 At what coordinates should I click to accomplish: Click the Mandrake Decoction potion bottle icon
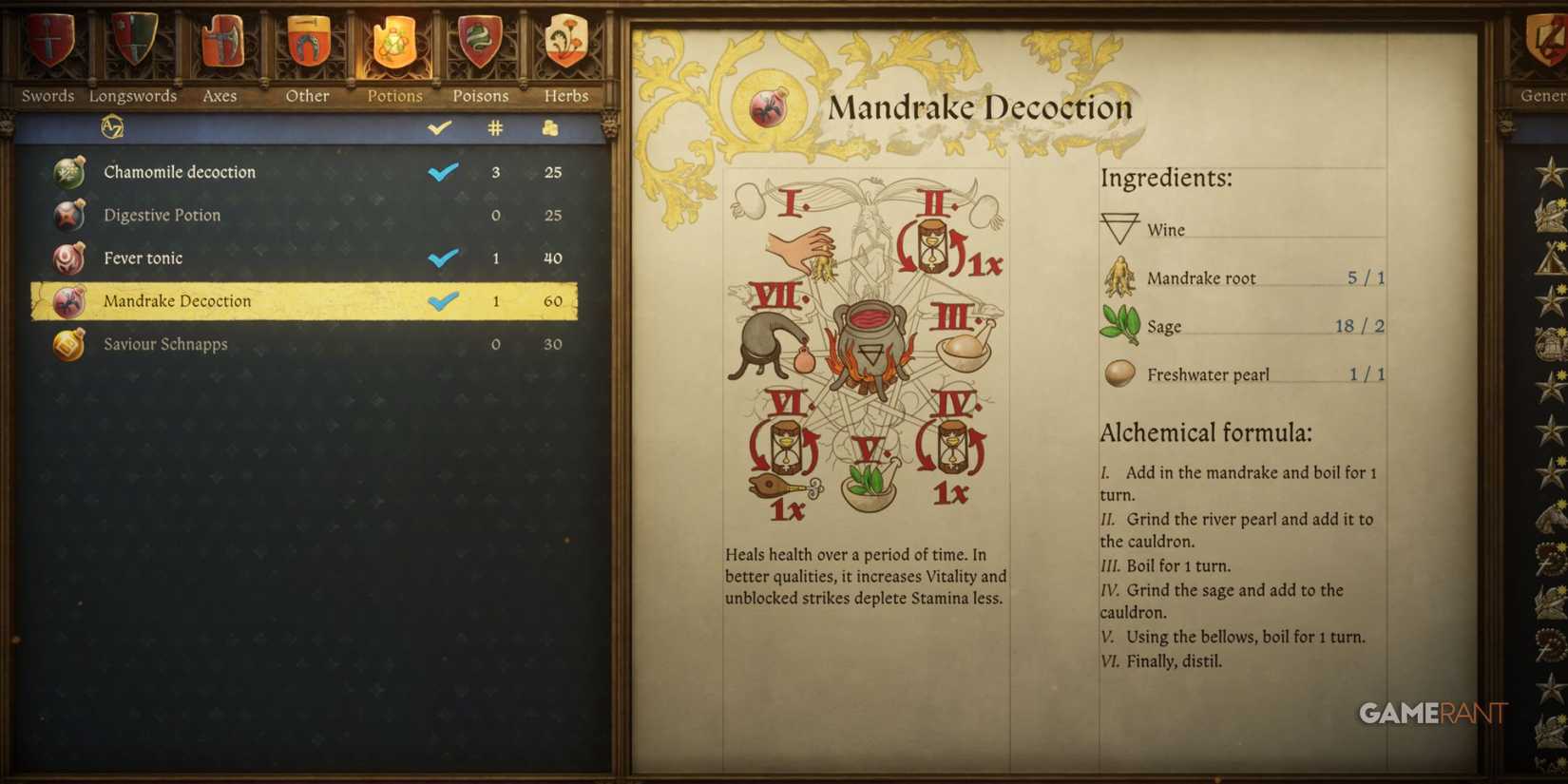(69, 300)
